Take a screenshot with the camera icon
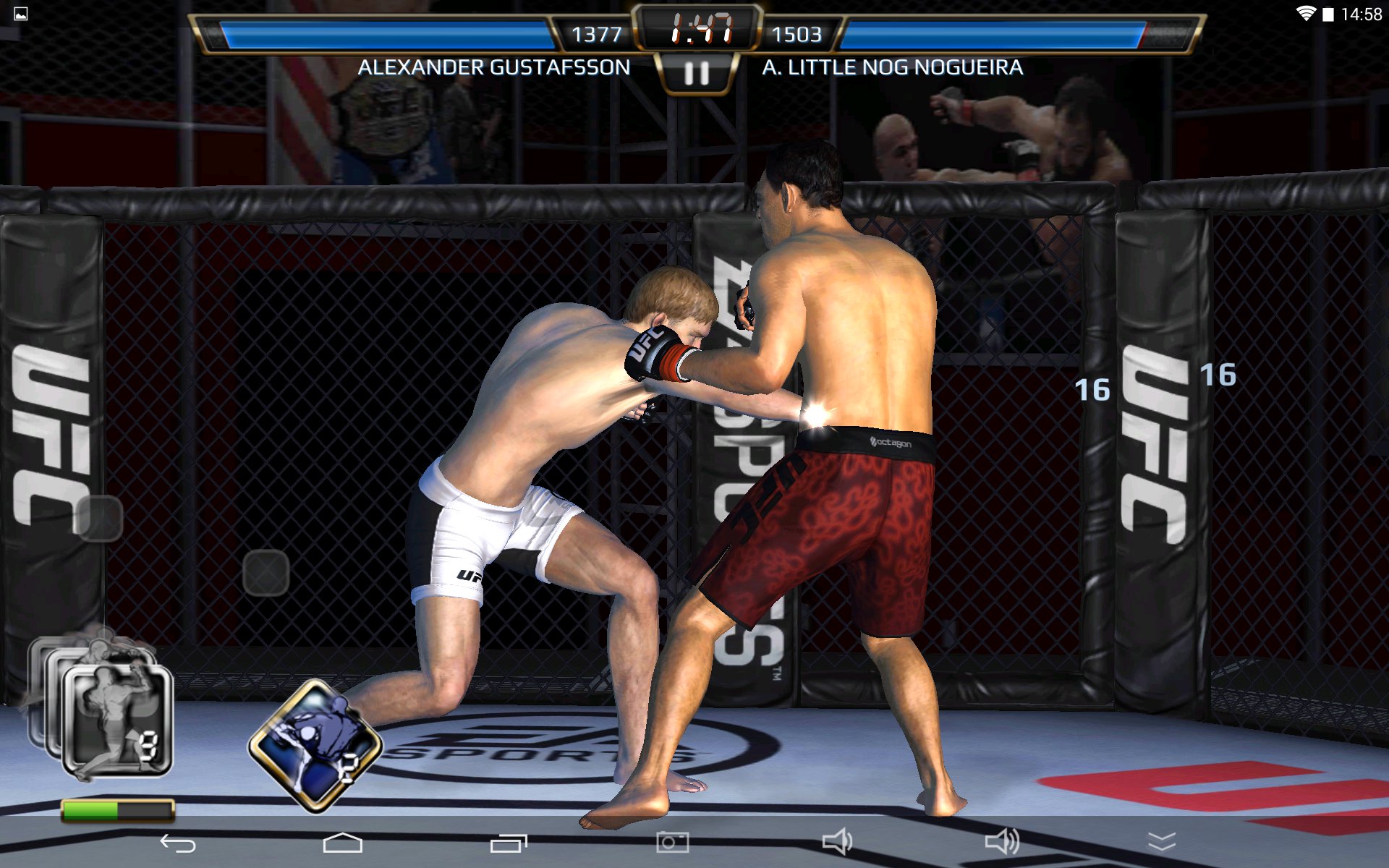 (672, 842)
